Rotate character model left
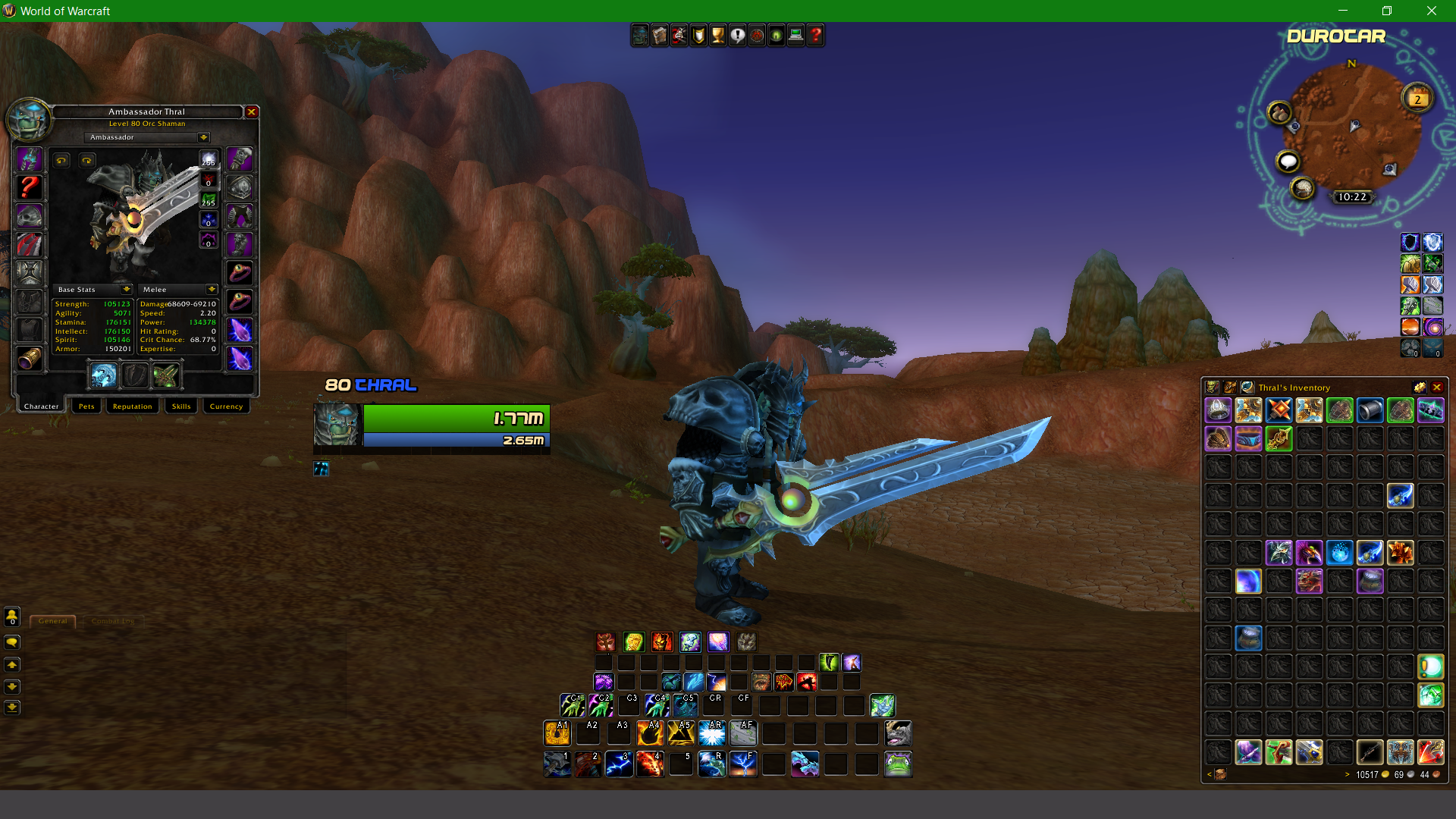The height and width of the screenshot is (819, 1456). click(x=61, y=160)
